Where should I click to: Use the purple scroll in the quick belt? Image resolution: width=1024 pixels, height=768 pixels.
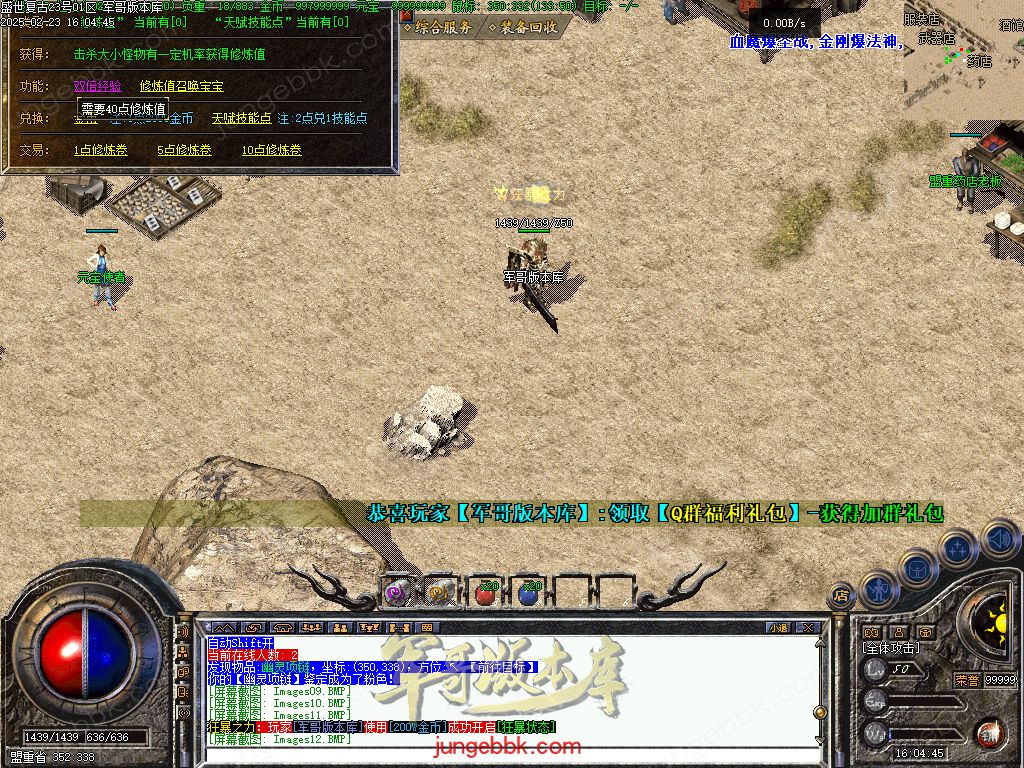[398, 592]
